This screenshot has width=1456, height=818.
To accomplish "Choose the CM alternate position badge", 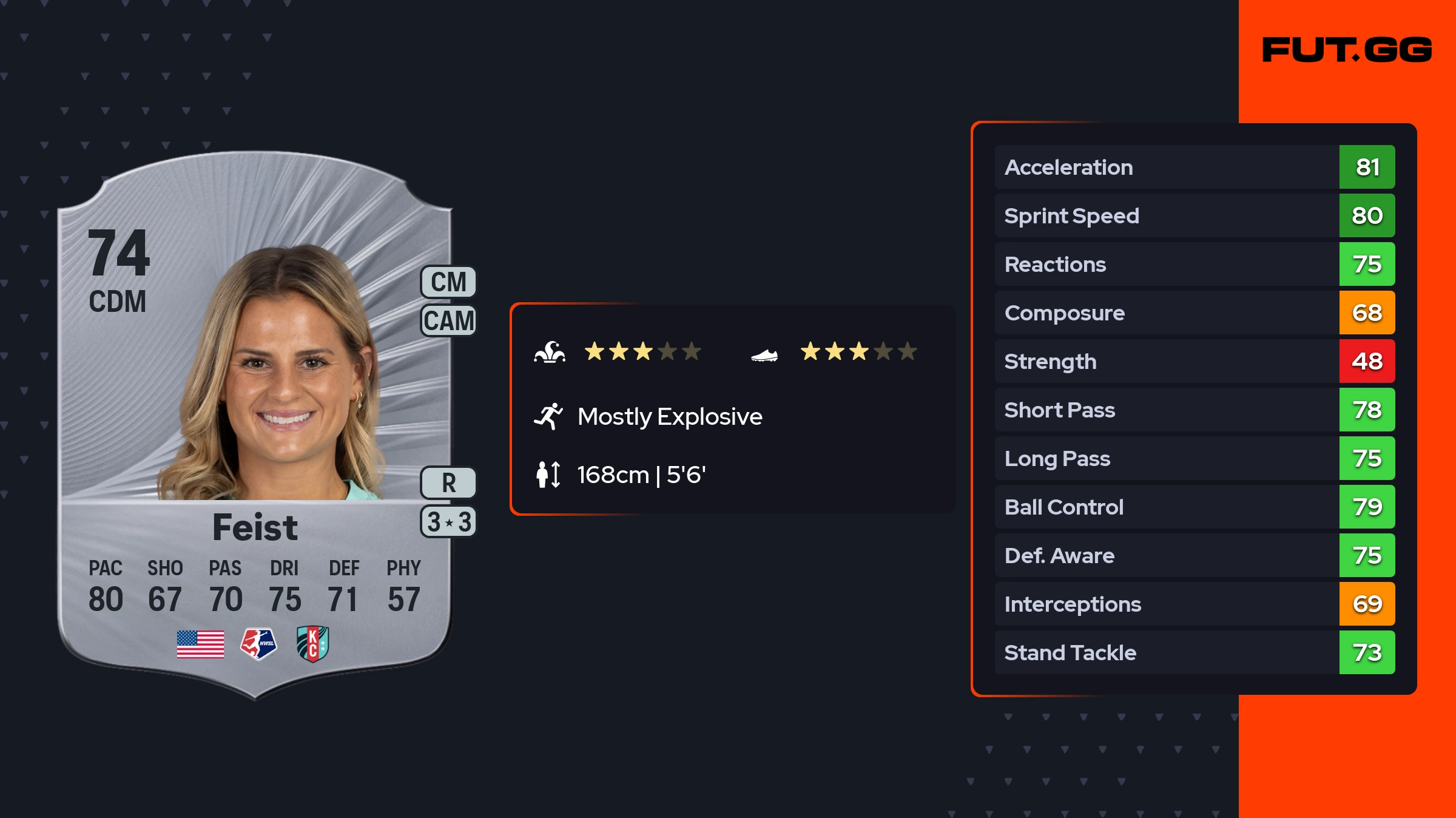I will point(448,282).
